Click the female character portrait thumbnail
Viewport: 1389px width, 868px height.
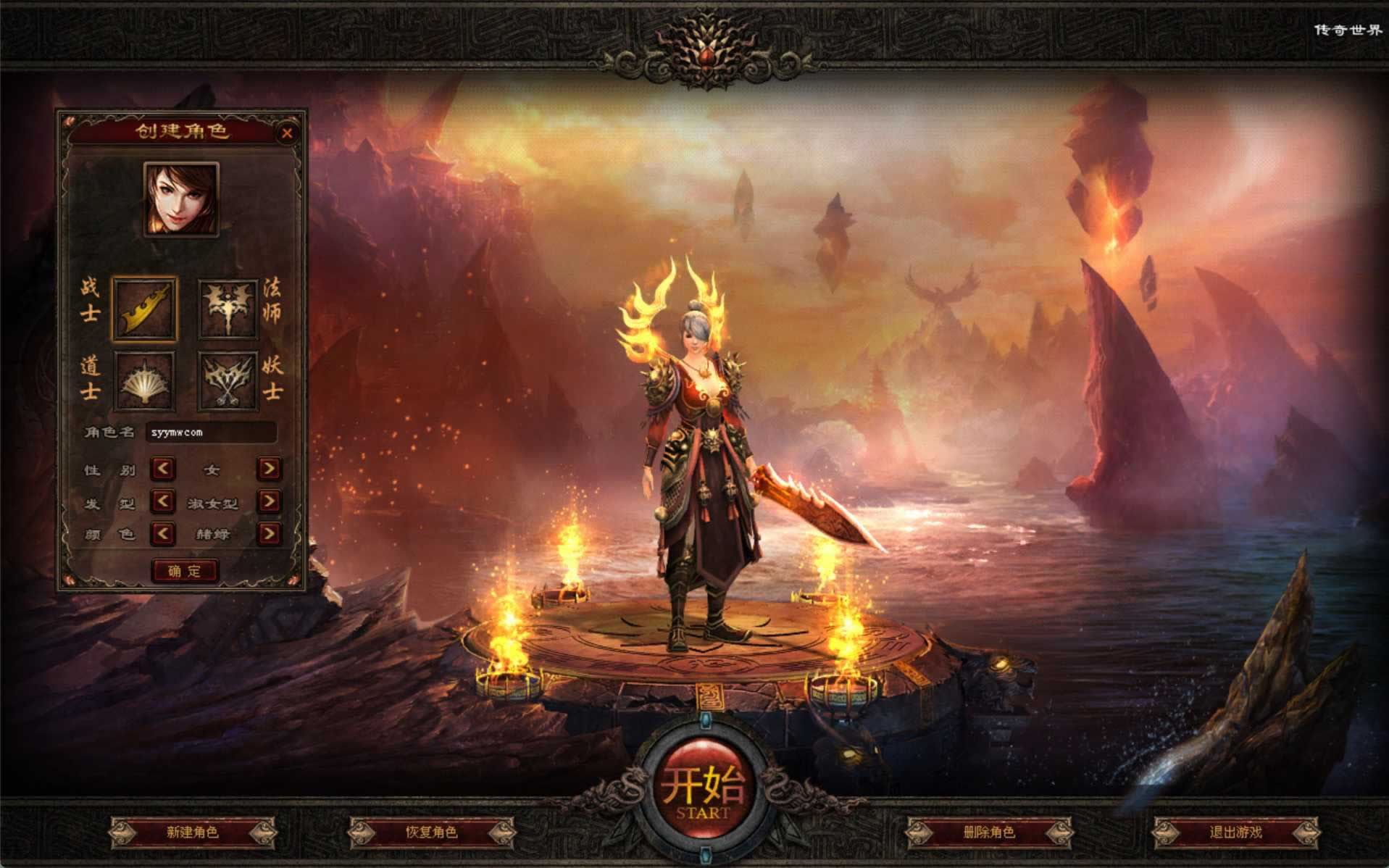tap(181, 199)
